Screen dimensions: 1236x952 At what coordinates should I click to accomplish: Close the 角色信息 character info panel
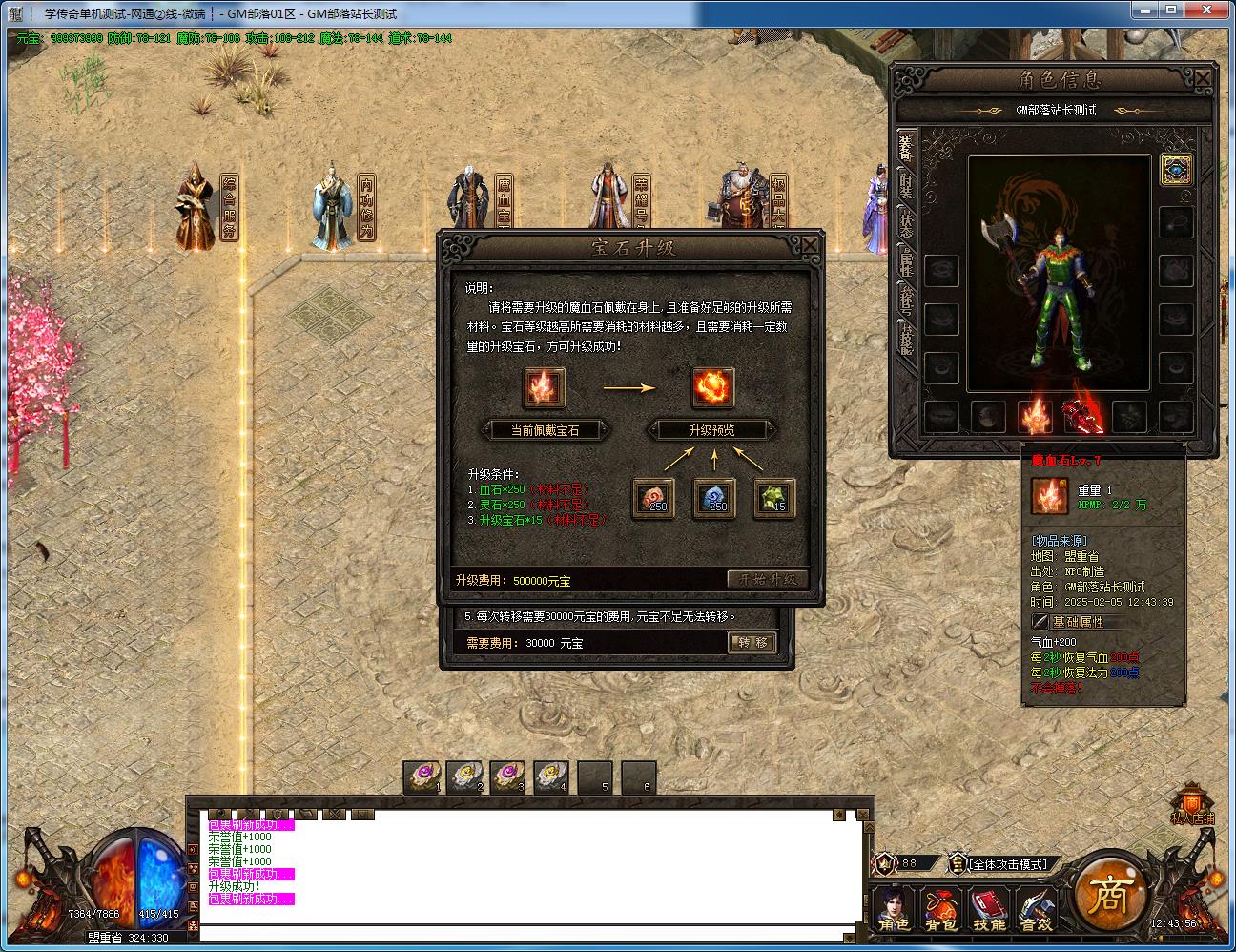[x=1203, y=79]
